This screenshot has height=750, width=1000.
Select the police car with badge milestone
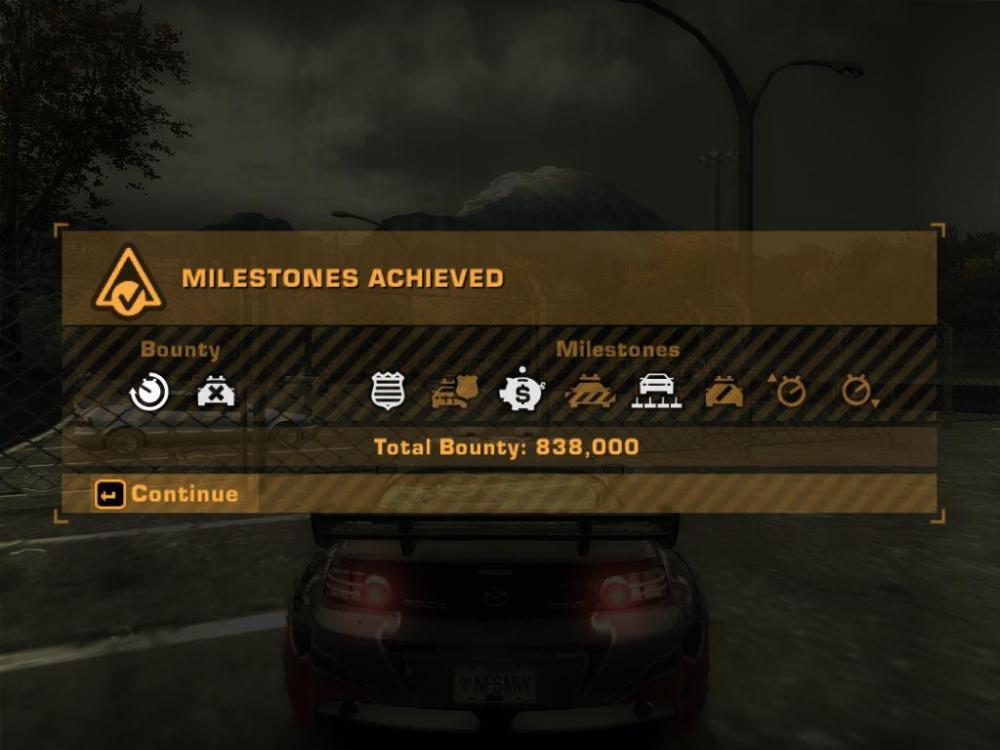455,392
